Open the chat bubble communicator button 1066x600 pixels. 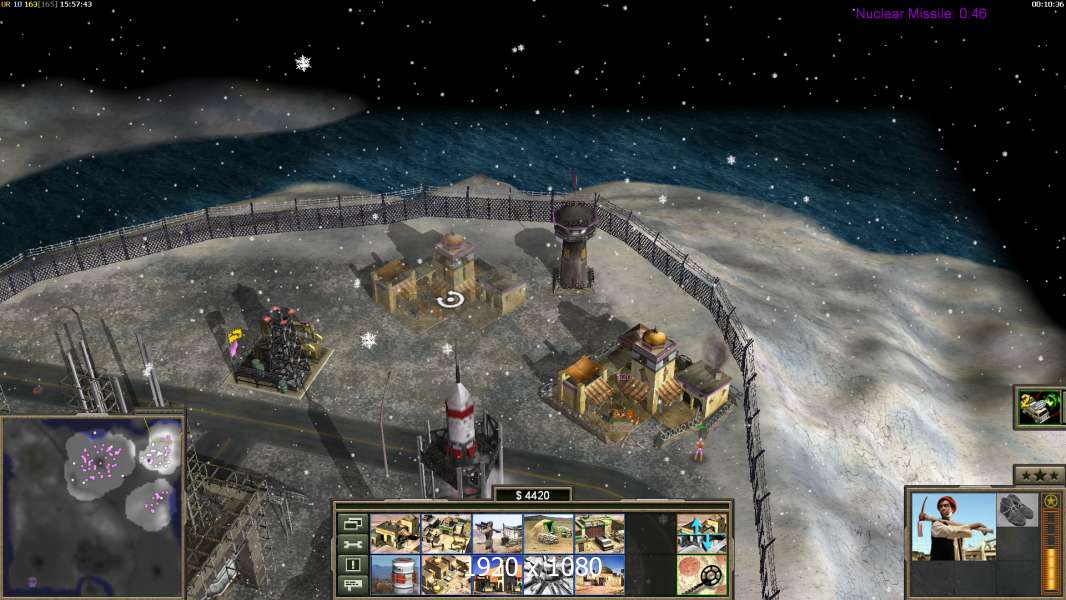[x=351, y=585]
